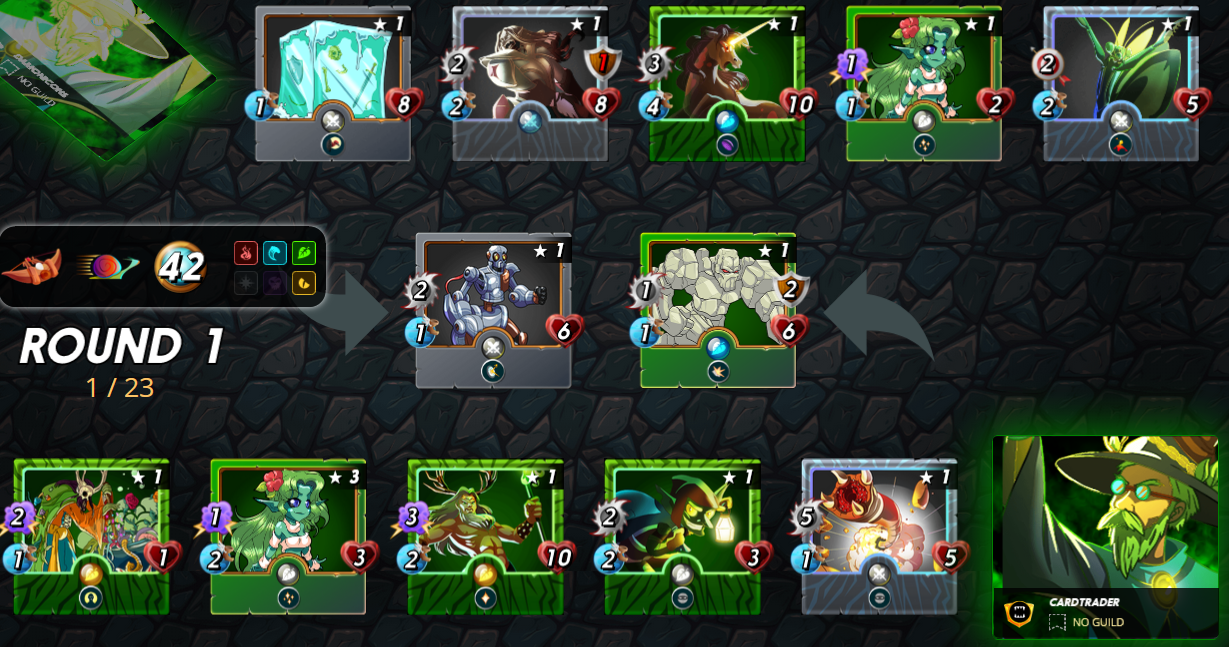Click the red fire splinter icon

246,253
